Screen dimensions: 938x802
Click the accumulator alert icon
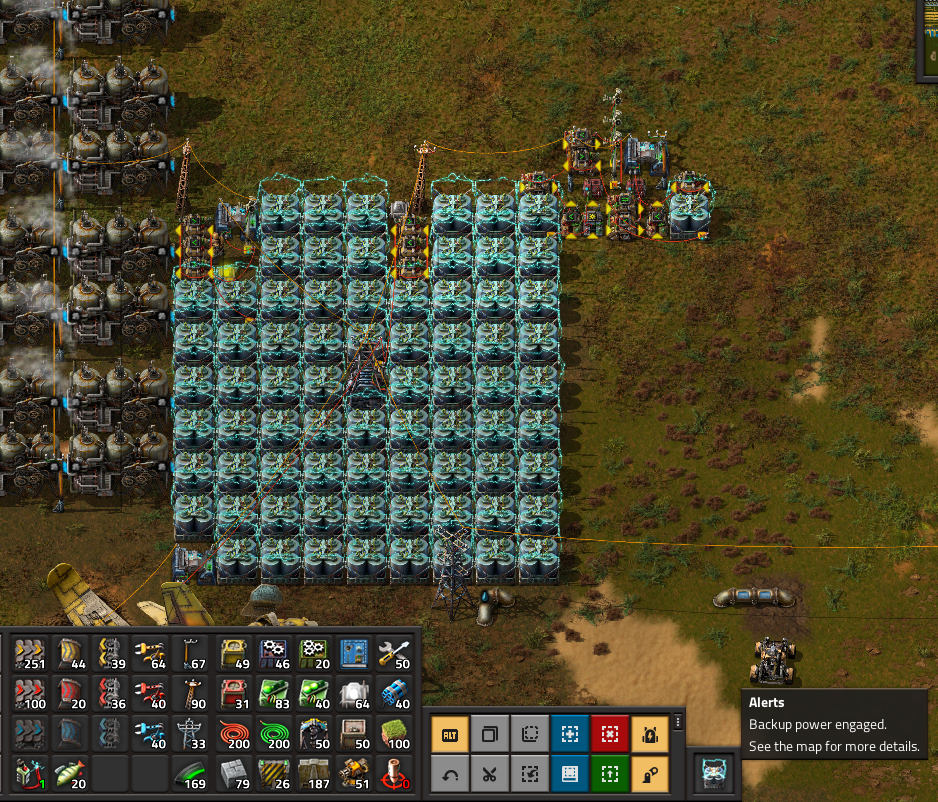pyautogui.click(x=716, y=773)
